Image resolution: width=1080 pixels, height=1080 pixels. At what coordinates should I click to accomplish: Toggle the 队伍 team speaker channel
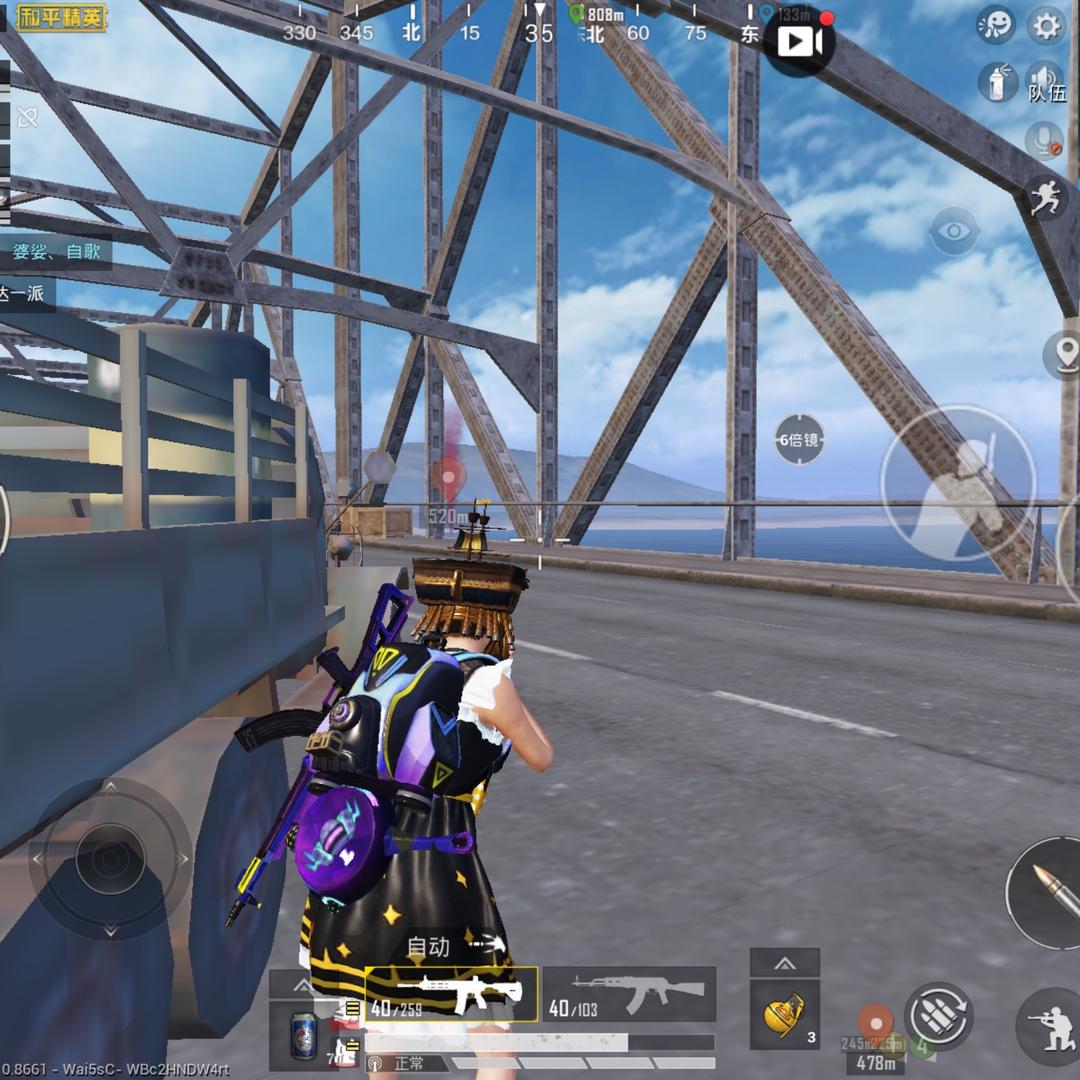(1046, 82)
